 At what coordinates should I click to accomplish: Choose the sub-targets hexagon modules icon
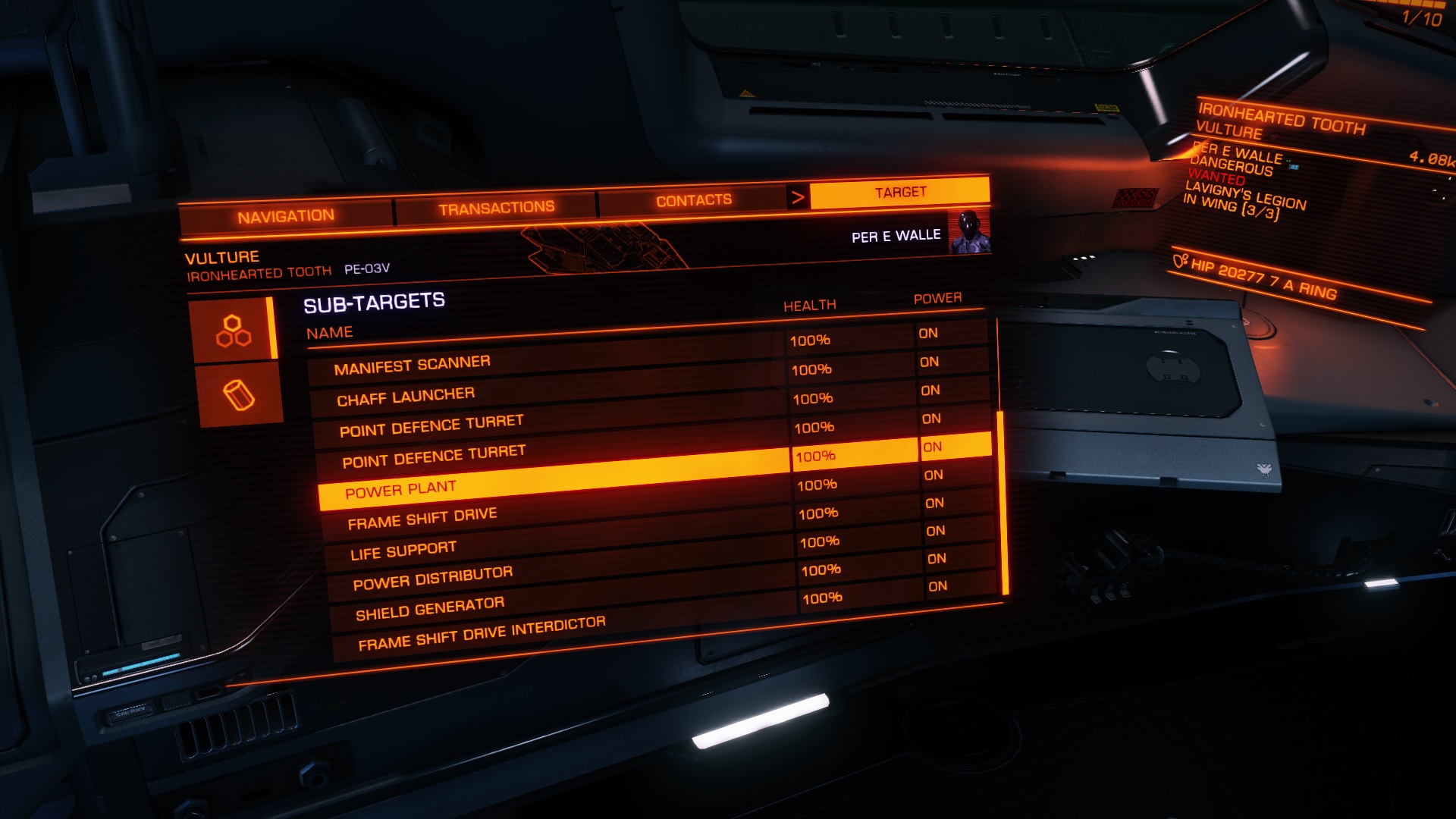pyautogui.click(x=234, y=331)
